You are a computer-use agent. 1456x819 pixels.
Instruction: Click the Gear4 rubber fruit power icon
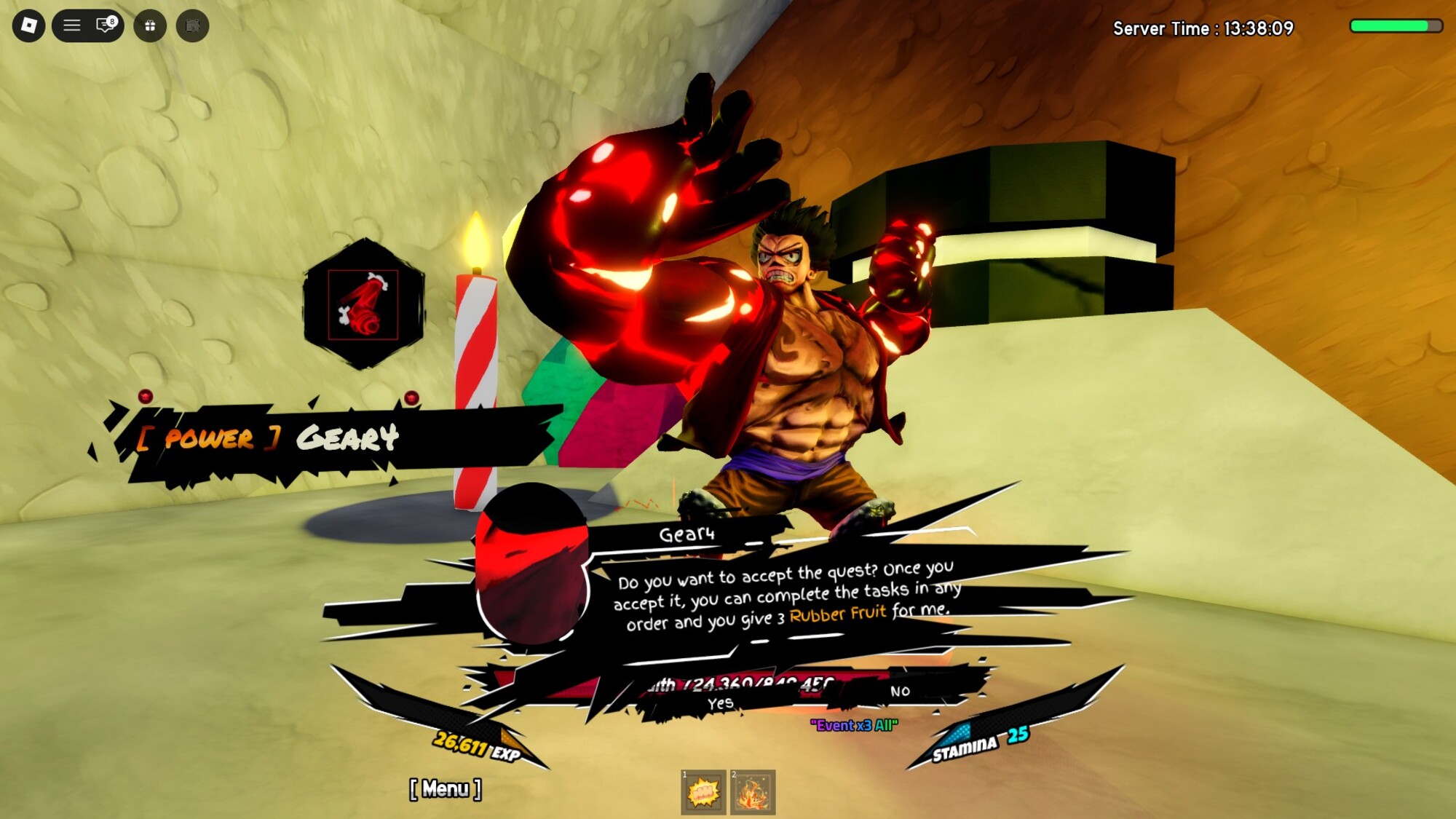tap(363, 304)
